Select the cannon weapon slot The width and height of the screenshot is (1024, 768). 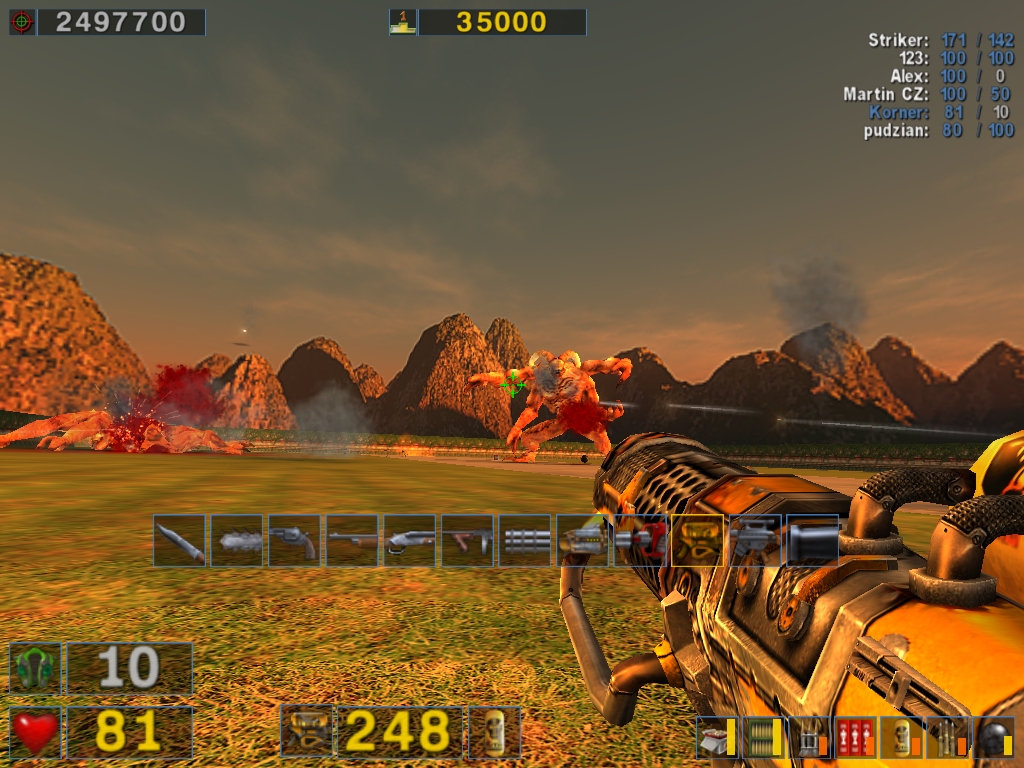pos(812,541)
